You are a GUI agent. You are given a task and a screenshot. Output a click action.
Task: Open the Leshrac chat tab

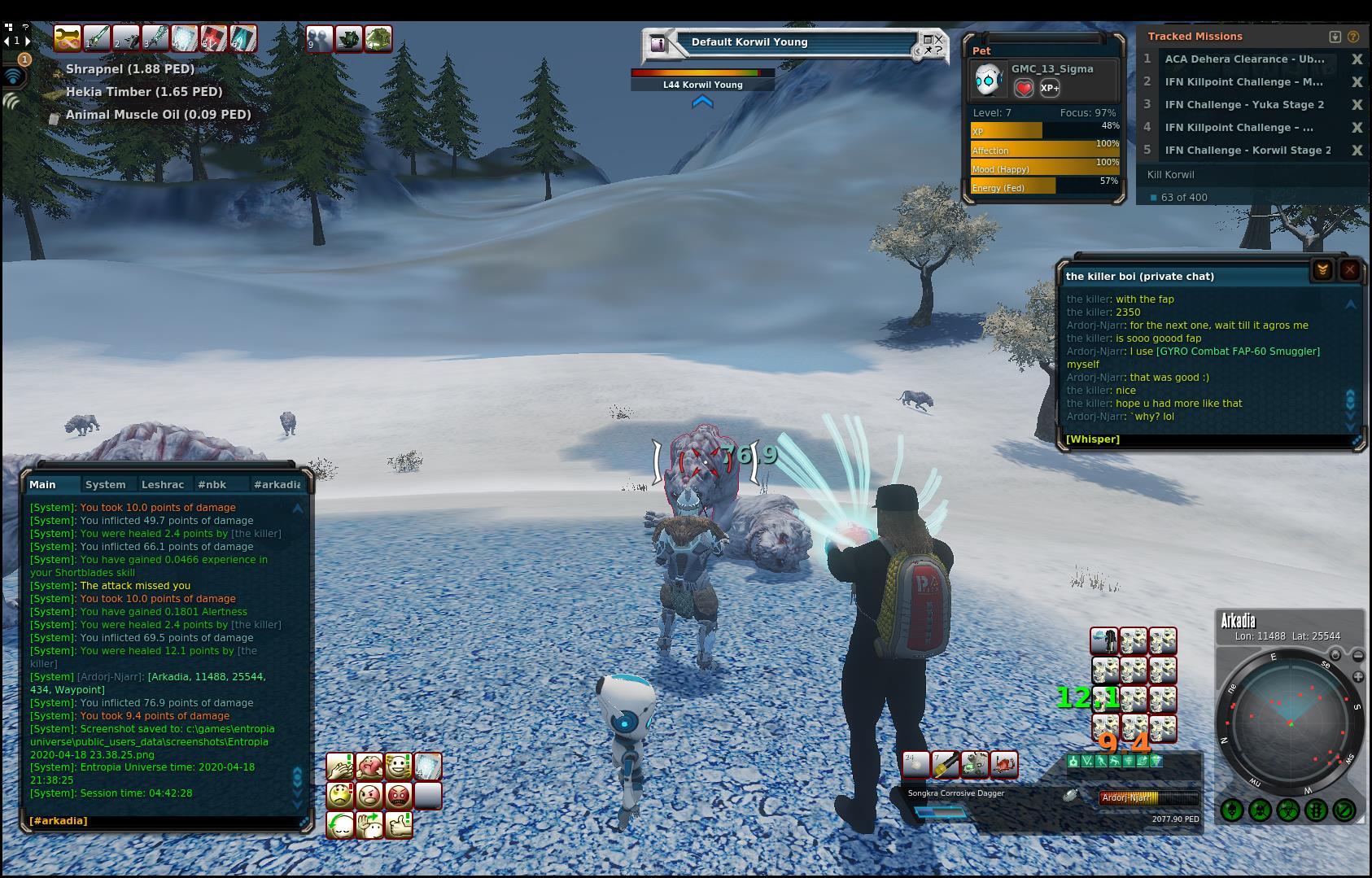point(163,484)
